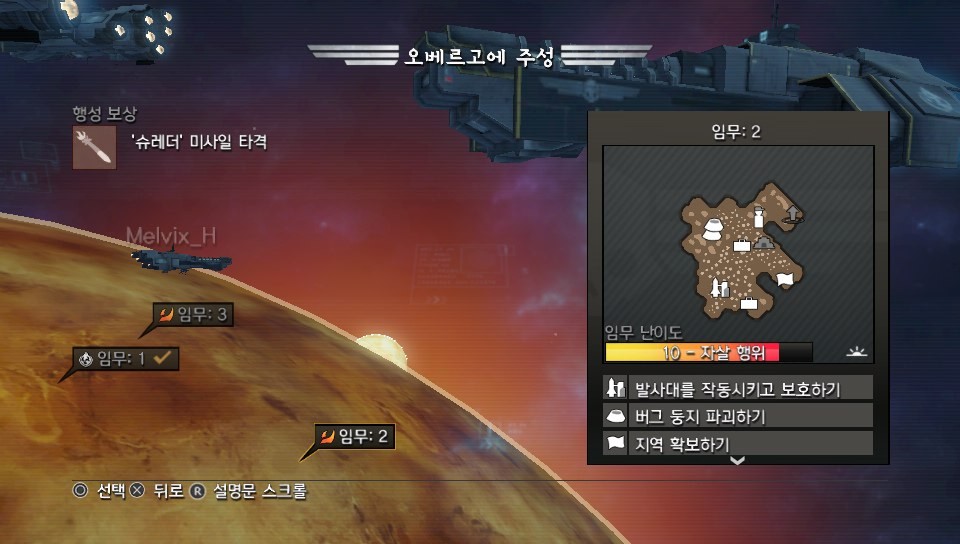Select the 임무: 2 planet marker

(x=355, y=436)
